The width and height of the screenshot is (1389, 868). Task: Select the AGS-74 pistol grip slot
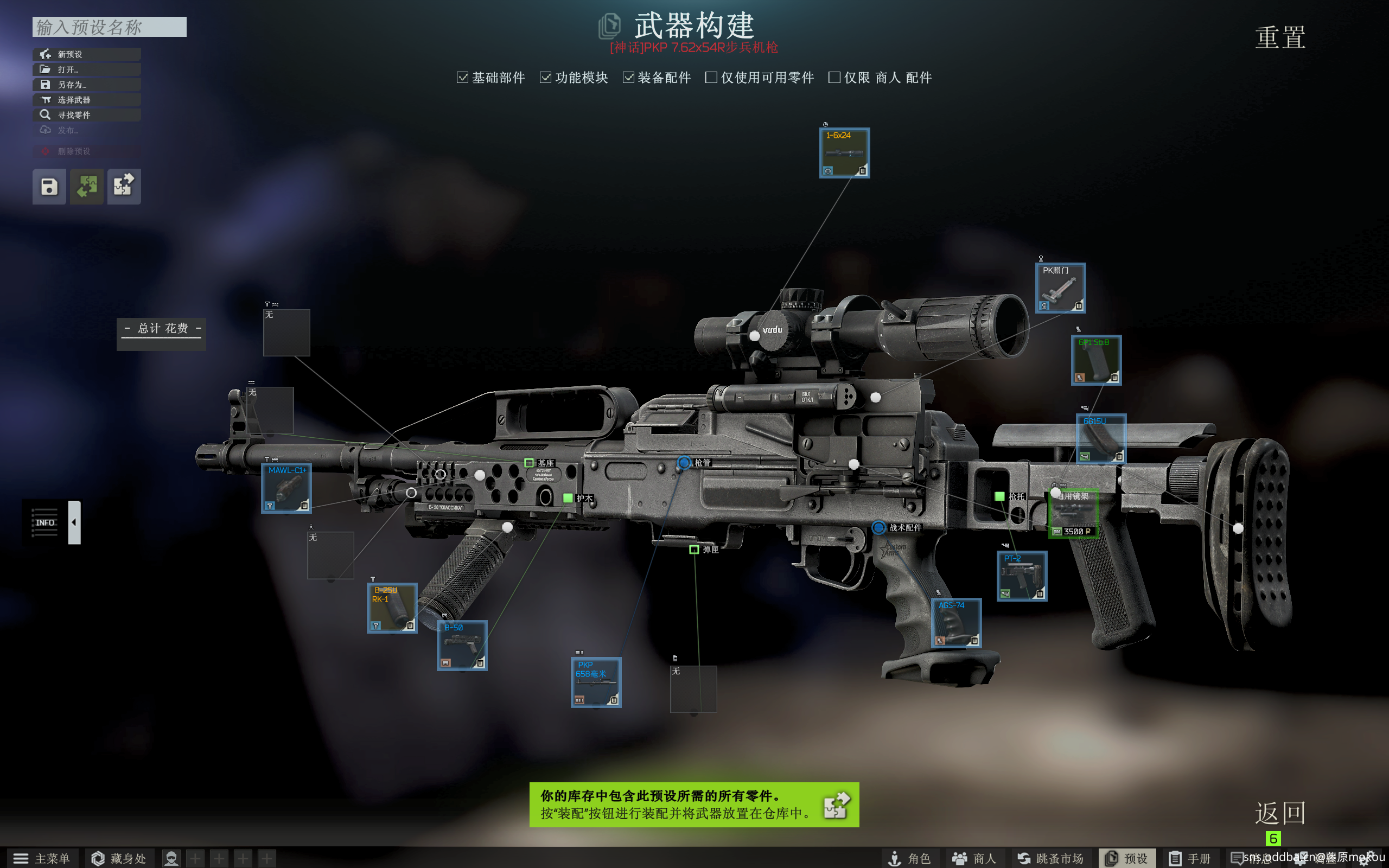tap(955, 623)
